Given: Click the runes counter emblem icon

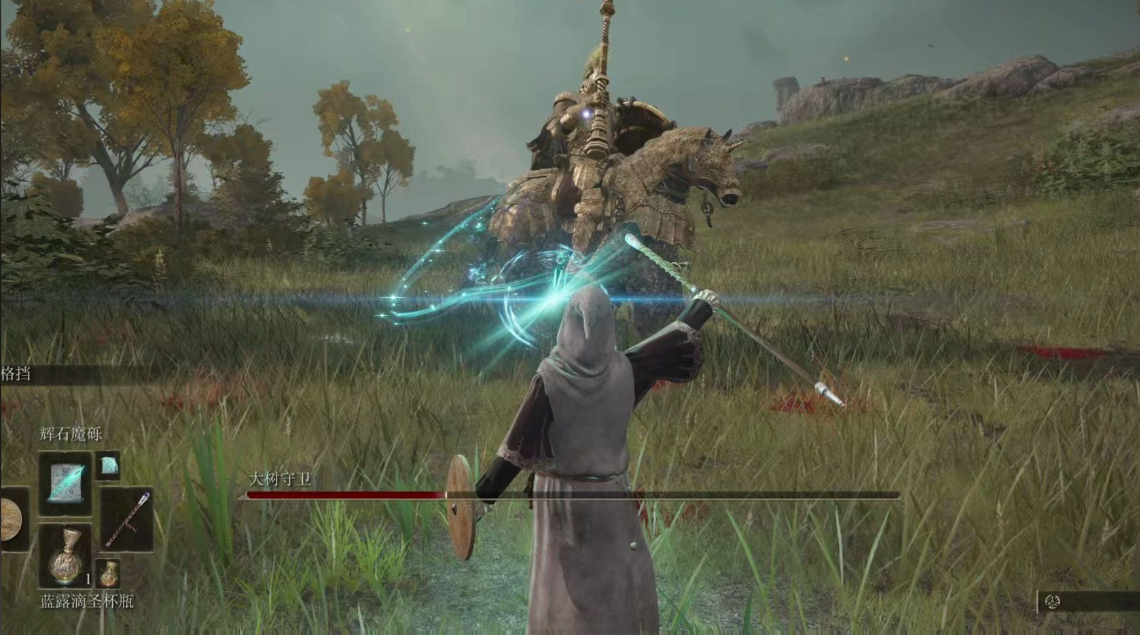Looking at the screenshot, I should click(1053, 602).
